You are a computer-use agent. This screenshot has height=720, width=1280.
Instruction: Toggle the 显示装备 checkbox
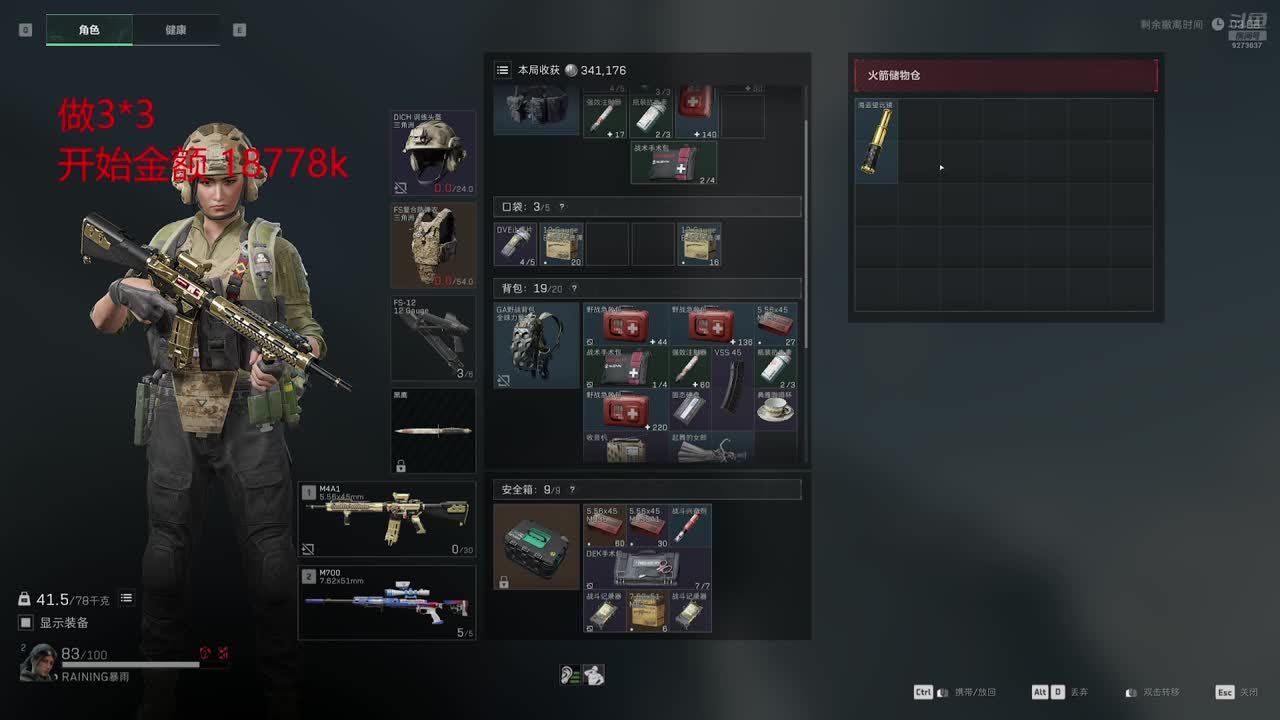pyautogui.click(x=27, y=623)
